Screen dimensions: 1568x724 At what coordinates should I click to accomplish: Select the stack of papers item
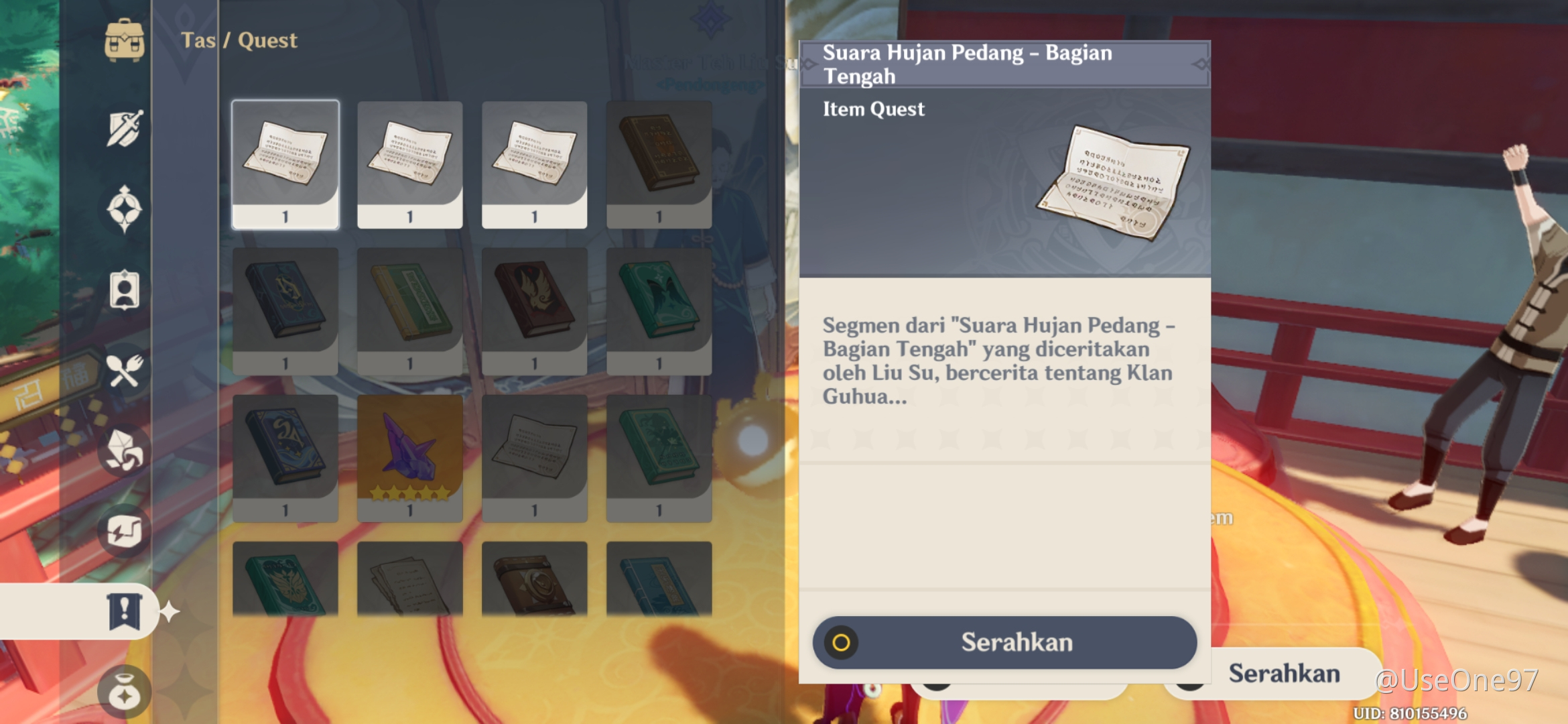(x=410, y=581)
